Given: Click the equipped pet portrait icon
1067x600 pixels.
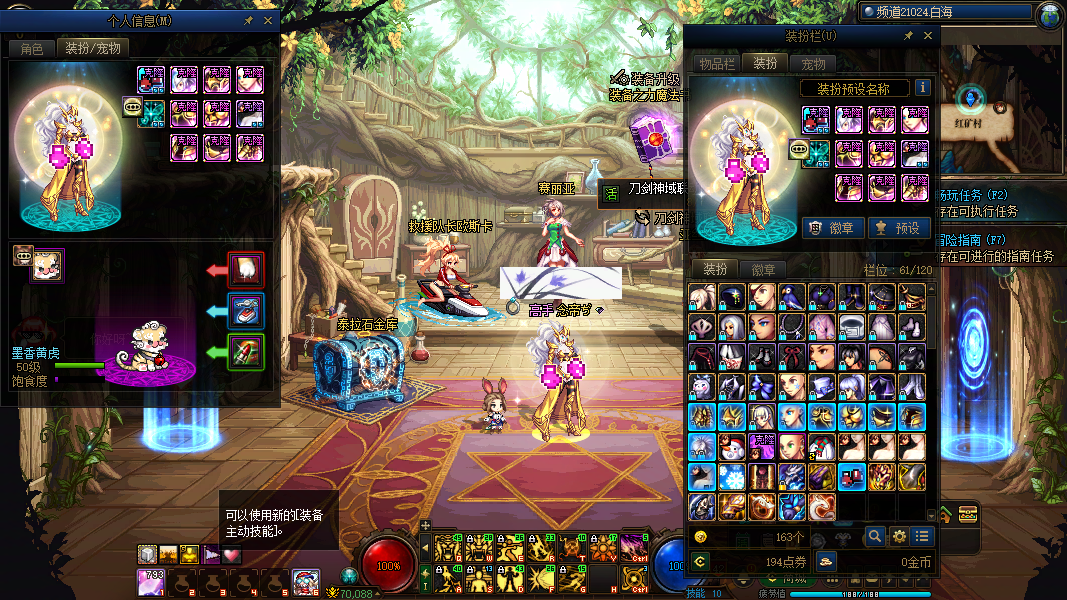Looking at the screenshot, I should [46, 266].
